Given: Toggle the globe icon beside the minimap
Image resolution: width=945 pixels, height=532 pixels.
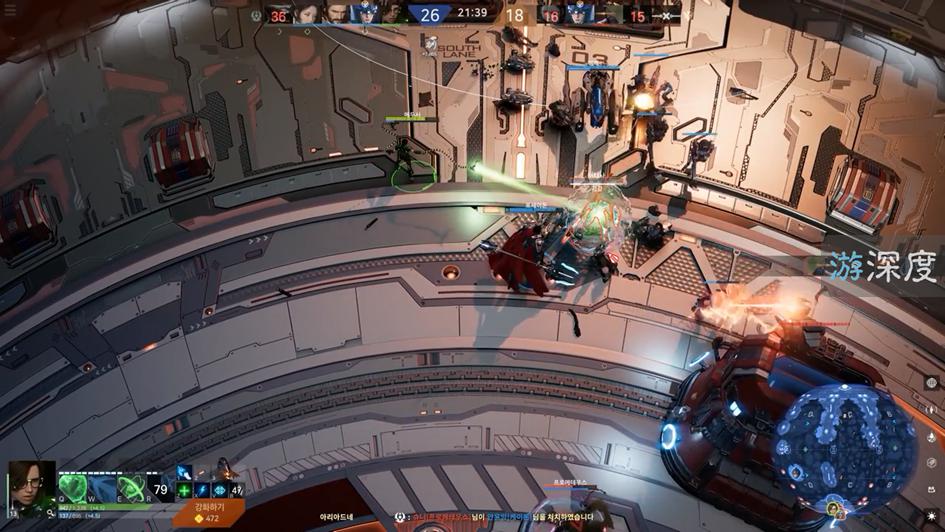Looking at the screenshot, I should click(930, 382).
